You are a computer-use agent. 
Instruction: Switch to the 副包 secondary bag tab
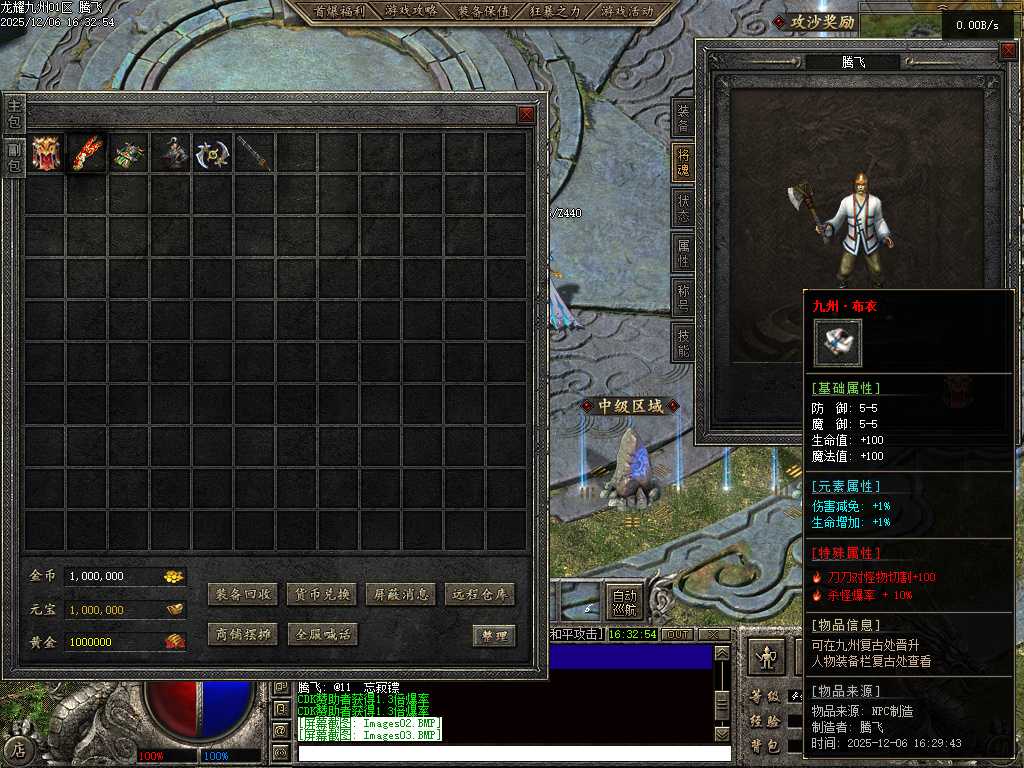pos(14,157)
